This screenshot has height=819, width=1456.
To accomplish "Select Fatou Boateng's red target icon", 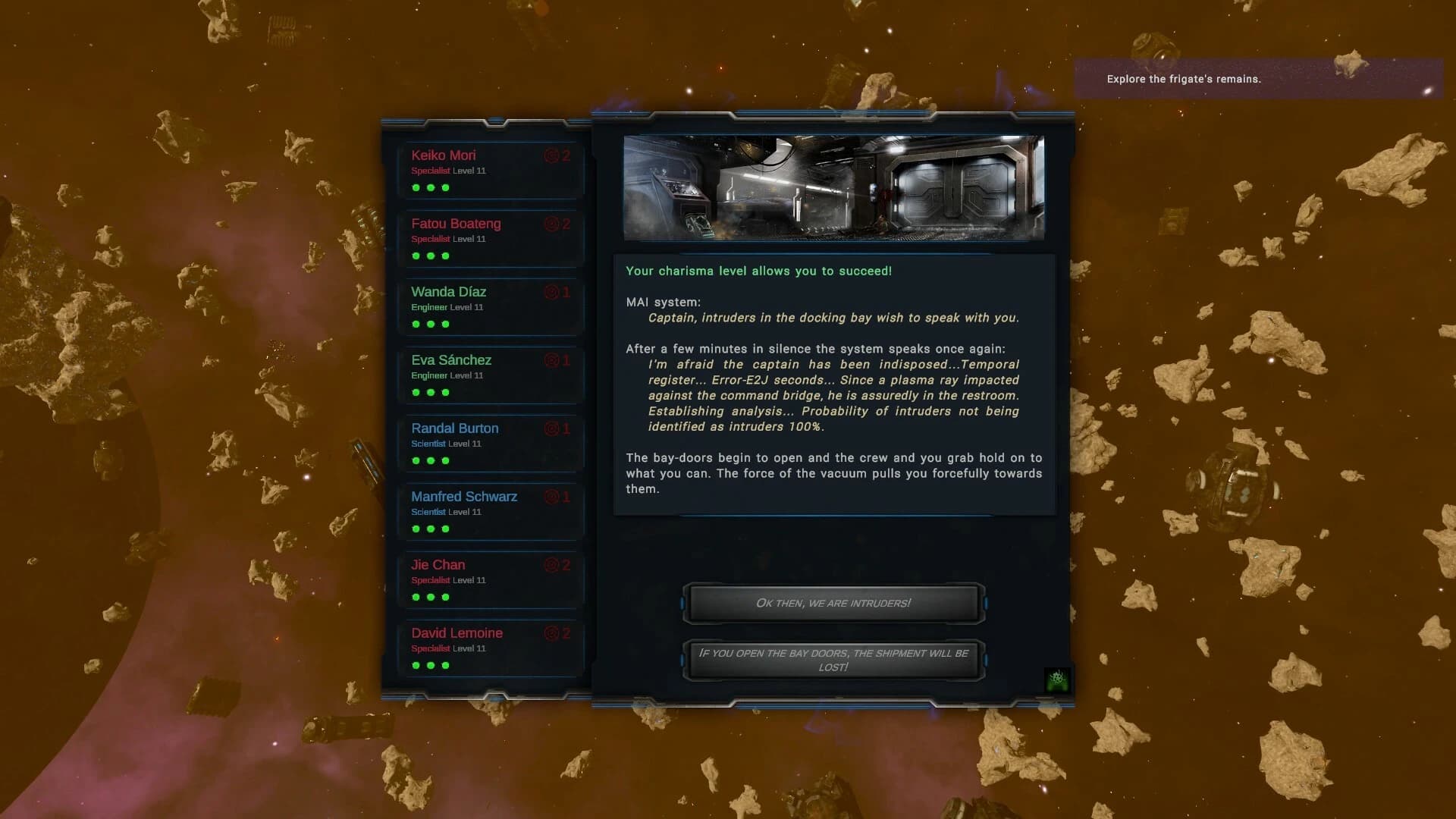I will point(551,224).
